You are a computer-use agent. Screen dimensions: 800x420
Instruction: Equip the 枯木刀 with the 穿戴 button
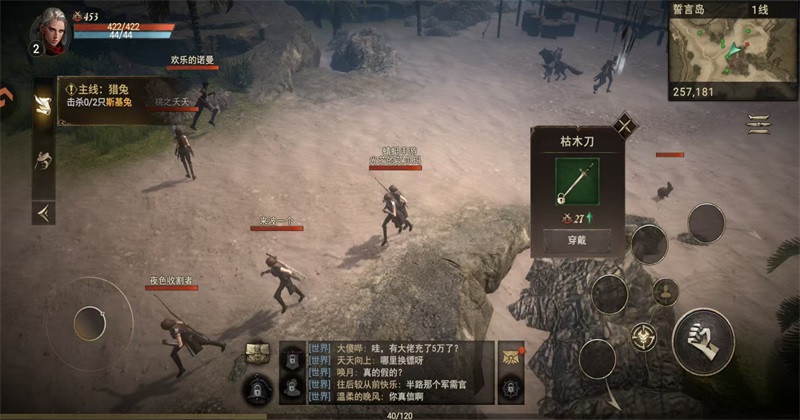pyautogui.click(x=569, y=242)
